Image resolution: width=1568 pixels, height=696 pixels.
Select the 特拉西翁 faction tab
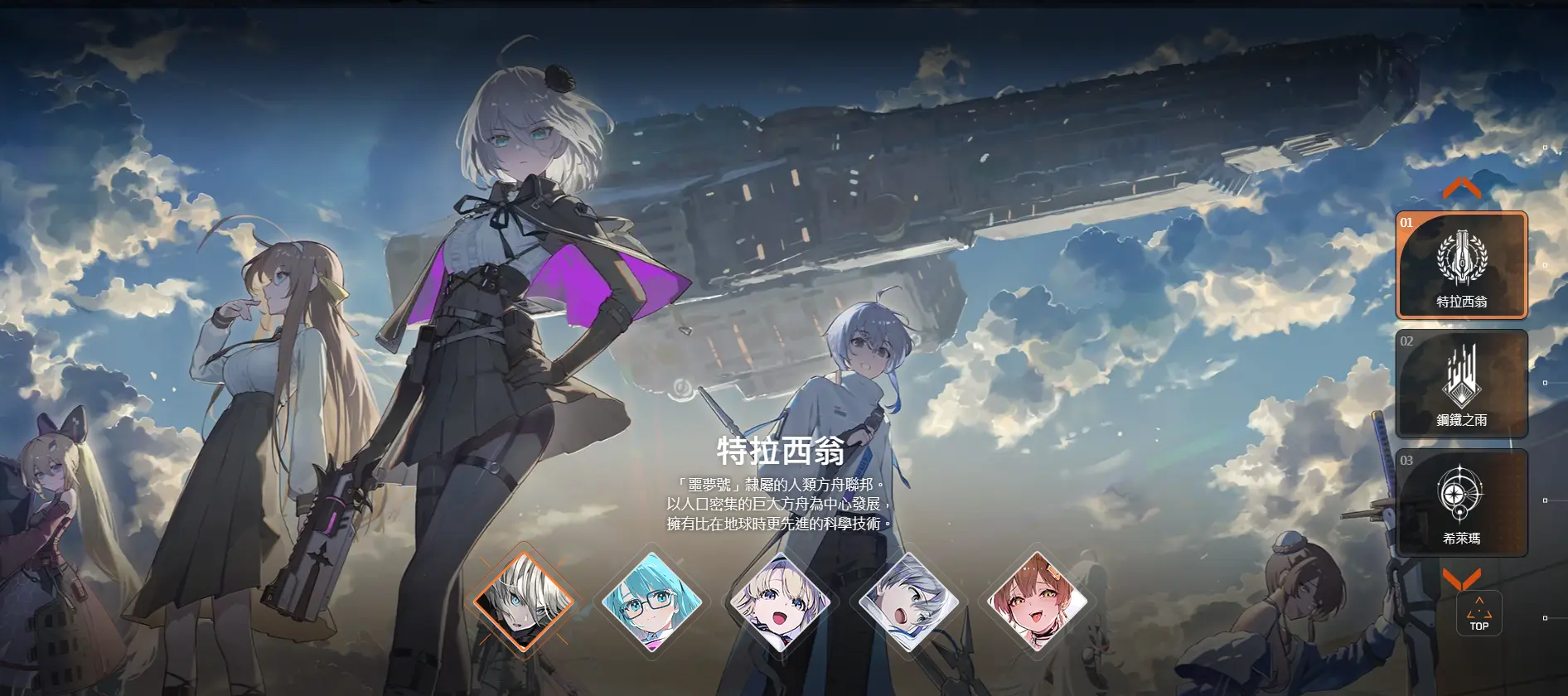[x=1461, y=265]
